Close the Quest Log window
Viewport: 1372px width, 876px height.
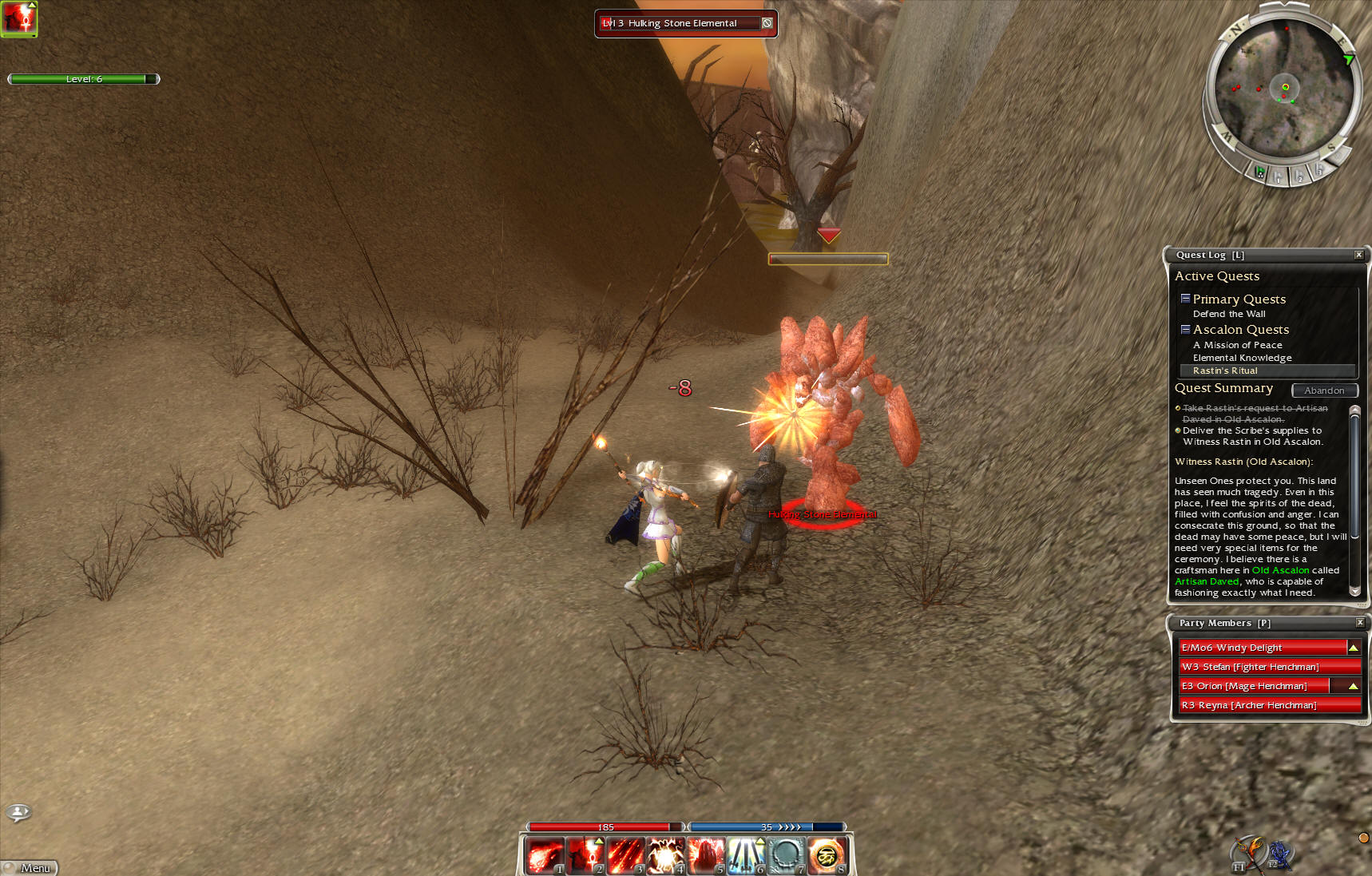1358,255
